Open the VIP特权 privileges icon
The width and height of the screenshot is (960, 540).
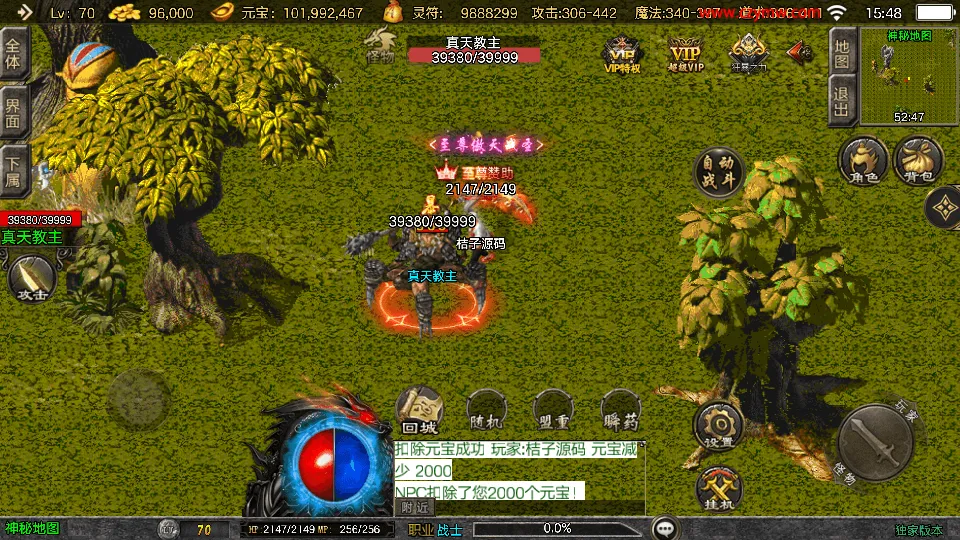coord(621,54)
